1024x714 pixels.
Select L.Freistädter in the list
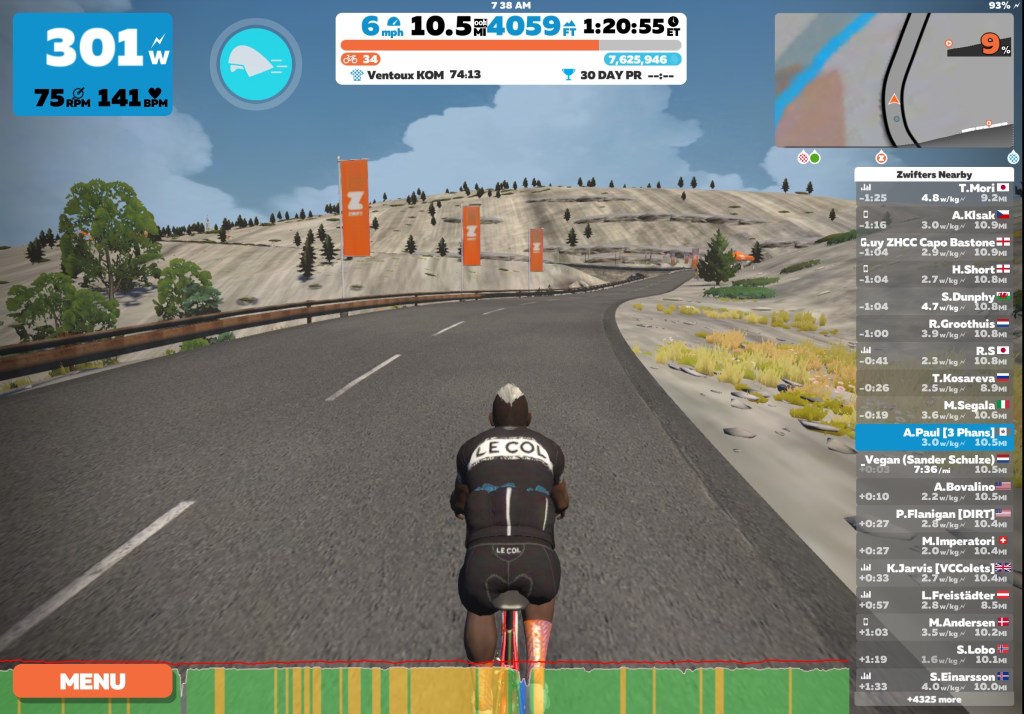[x=934, y=600]
